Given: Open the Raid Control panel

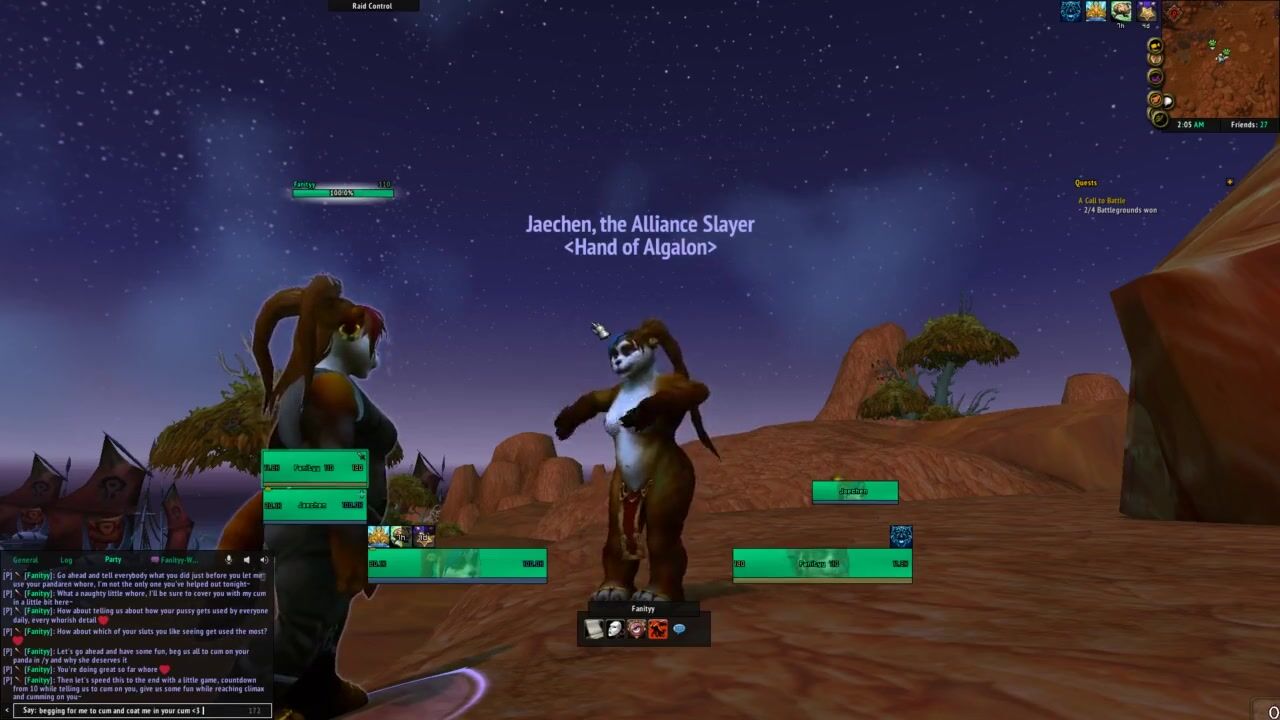Looking at the screenshot, I should (372, 6).
